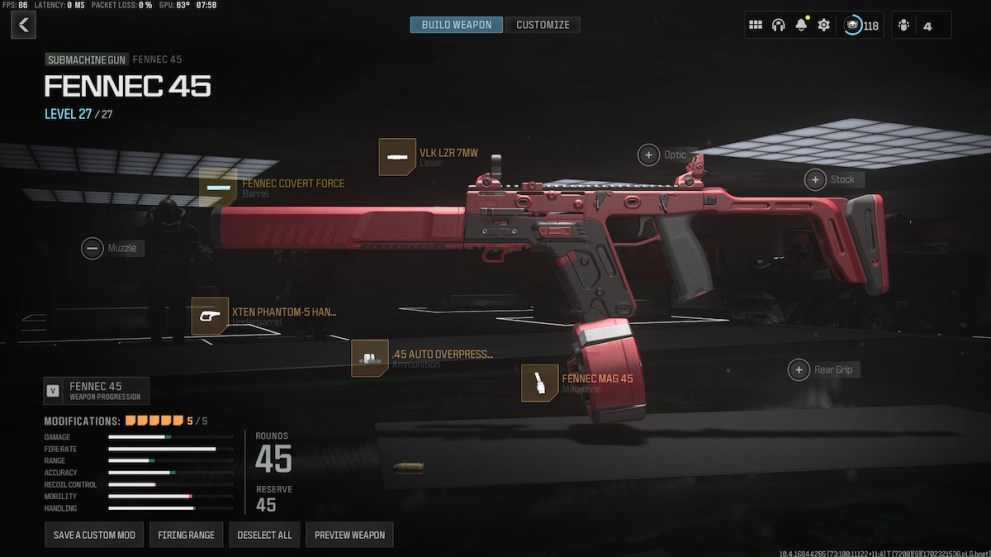Screen dimensions: 991x557
Task: Select the XTEN Phantom-5 underbarrel slot
Action: (210, 316)
